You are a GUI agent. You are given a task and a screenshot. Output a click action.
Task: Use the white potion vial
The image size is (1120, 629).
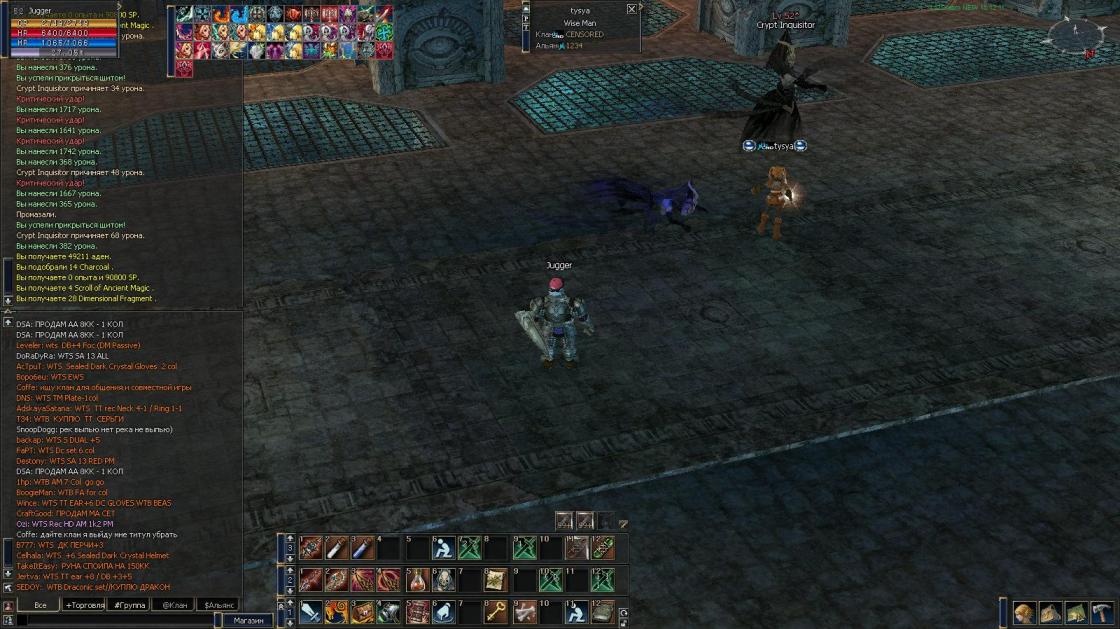(x=337, y=548)
